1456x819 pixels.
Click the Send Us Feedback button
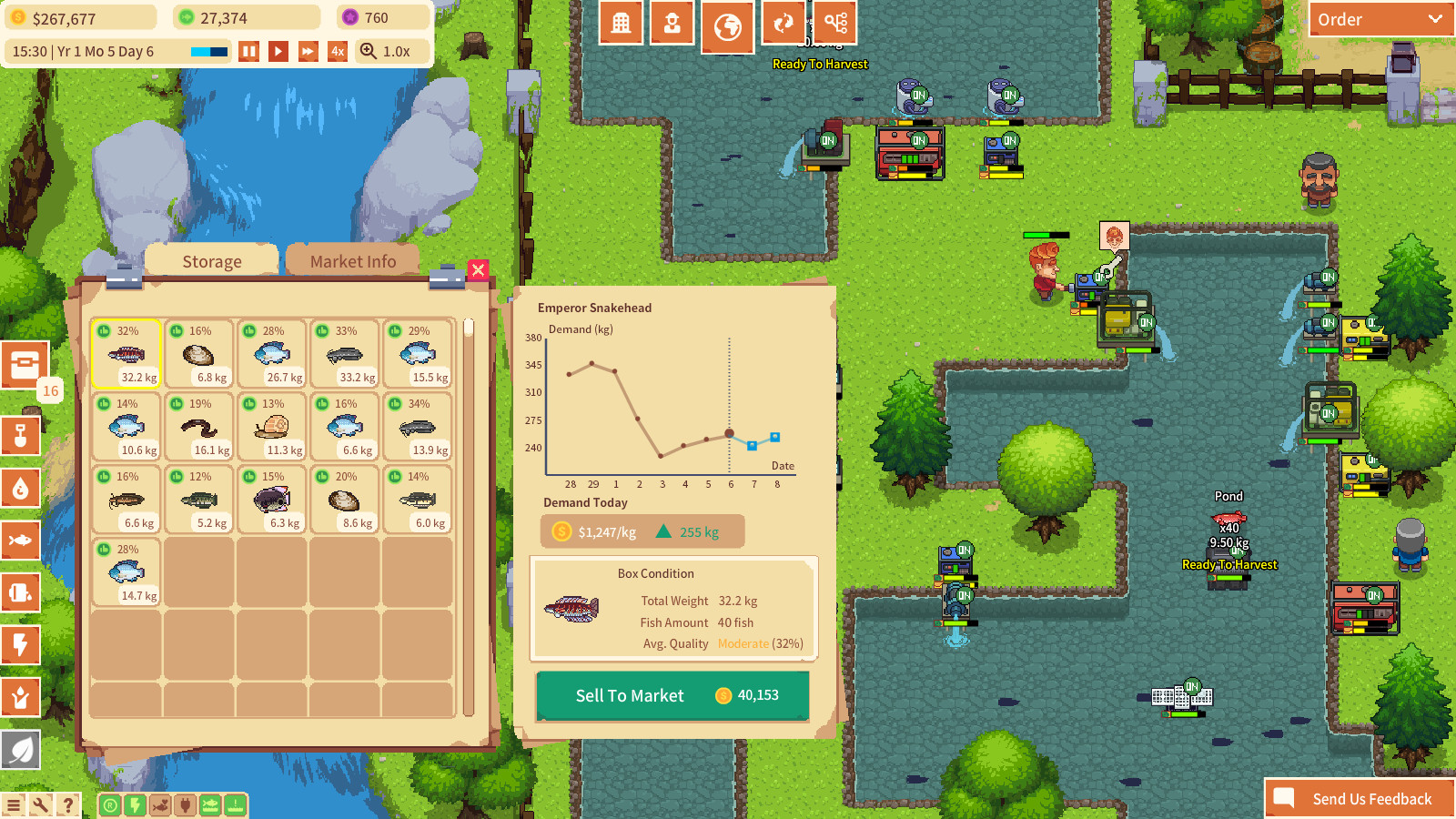[1360, 798]
